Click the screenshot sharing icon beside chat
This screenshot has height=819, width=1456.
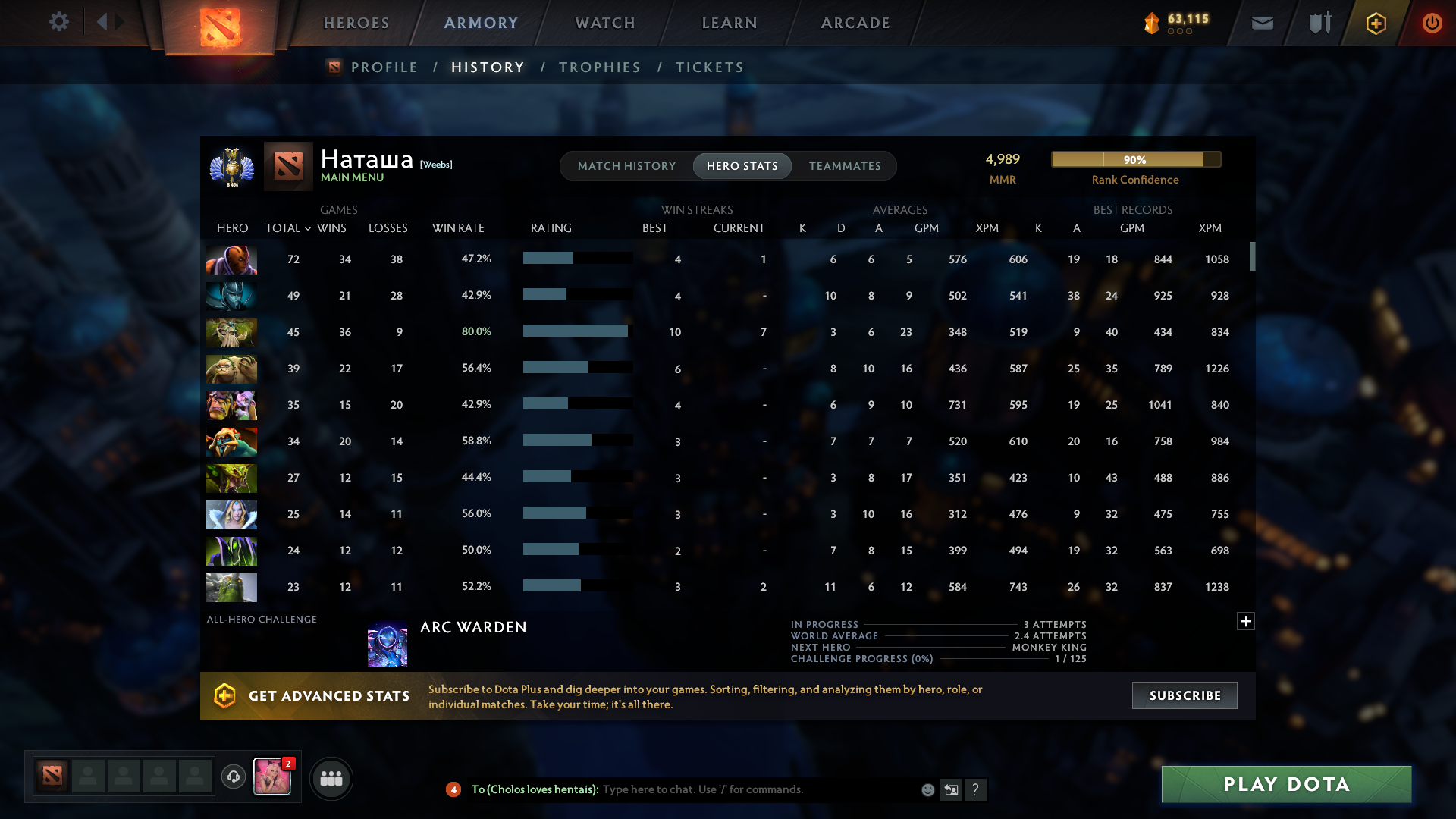[x=952, y=789]
